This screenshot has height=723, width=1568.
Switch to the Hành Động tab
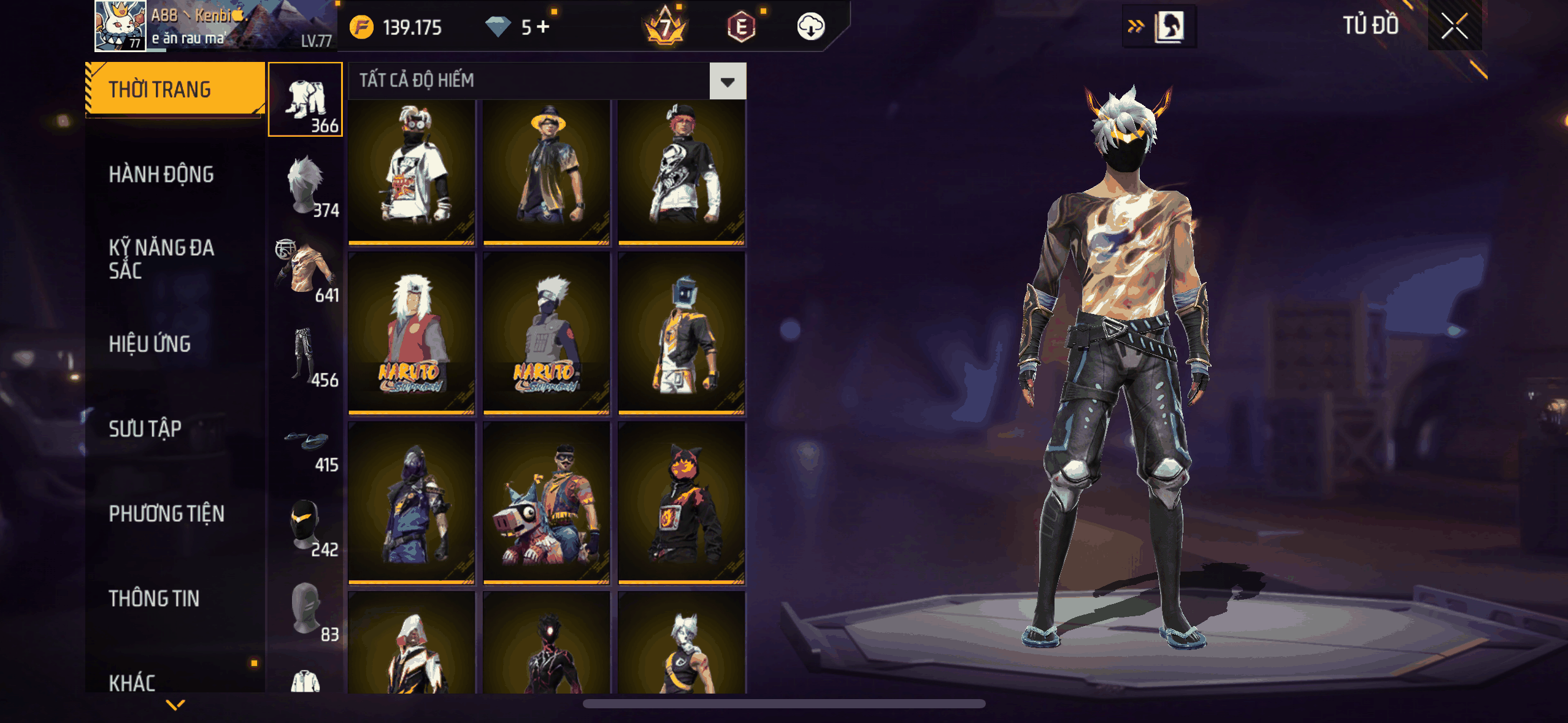[161, 175]
